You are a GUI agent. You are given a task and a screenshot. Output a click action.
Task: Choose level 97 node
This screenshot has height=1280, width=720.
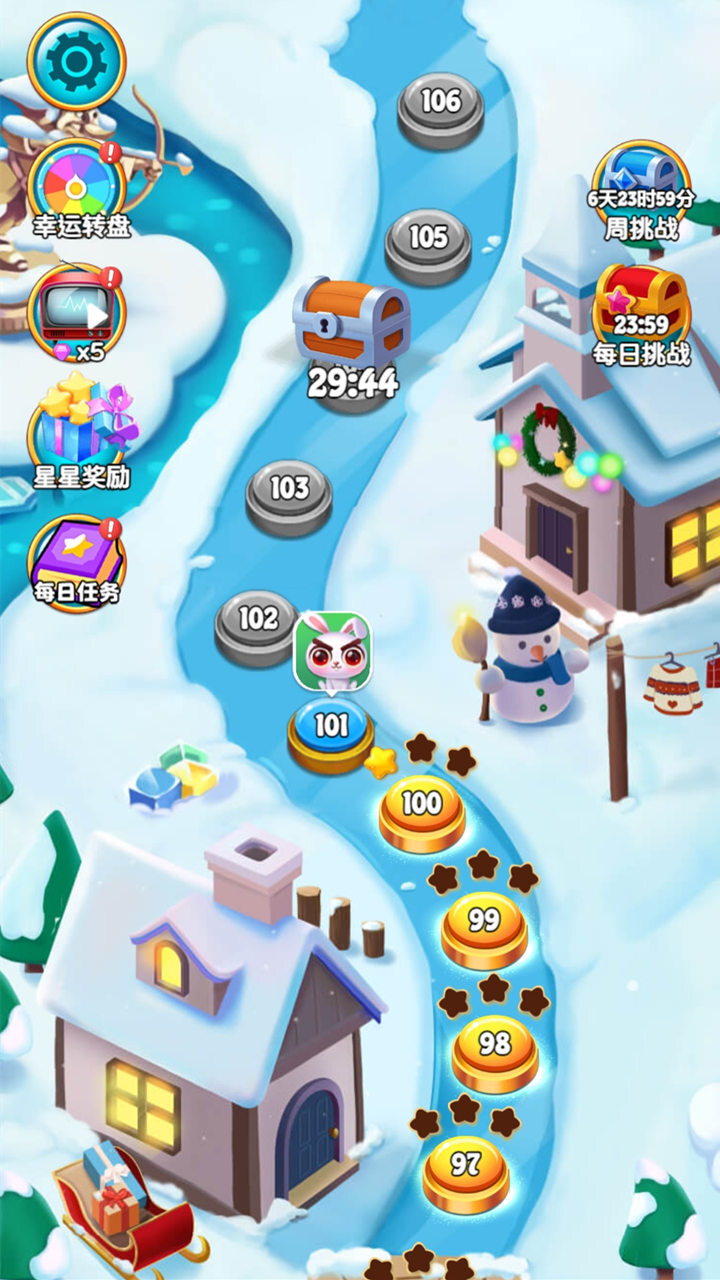[465, 1168]
